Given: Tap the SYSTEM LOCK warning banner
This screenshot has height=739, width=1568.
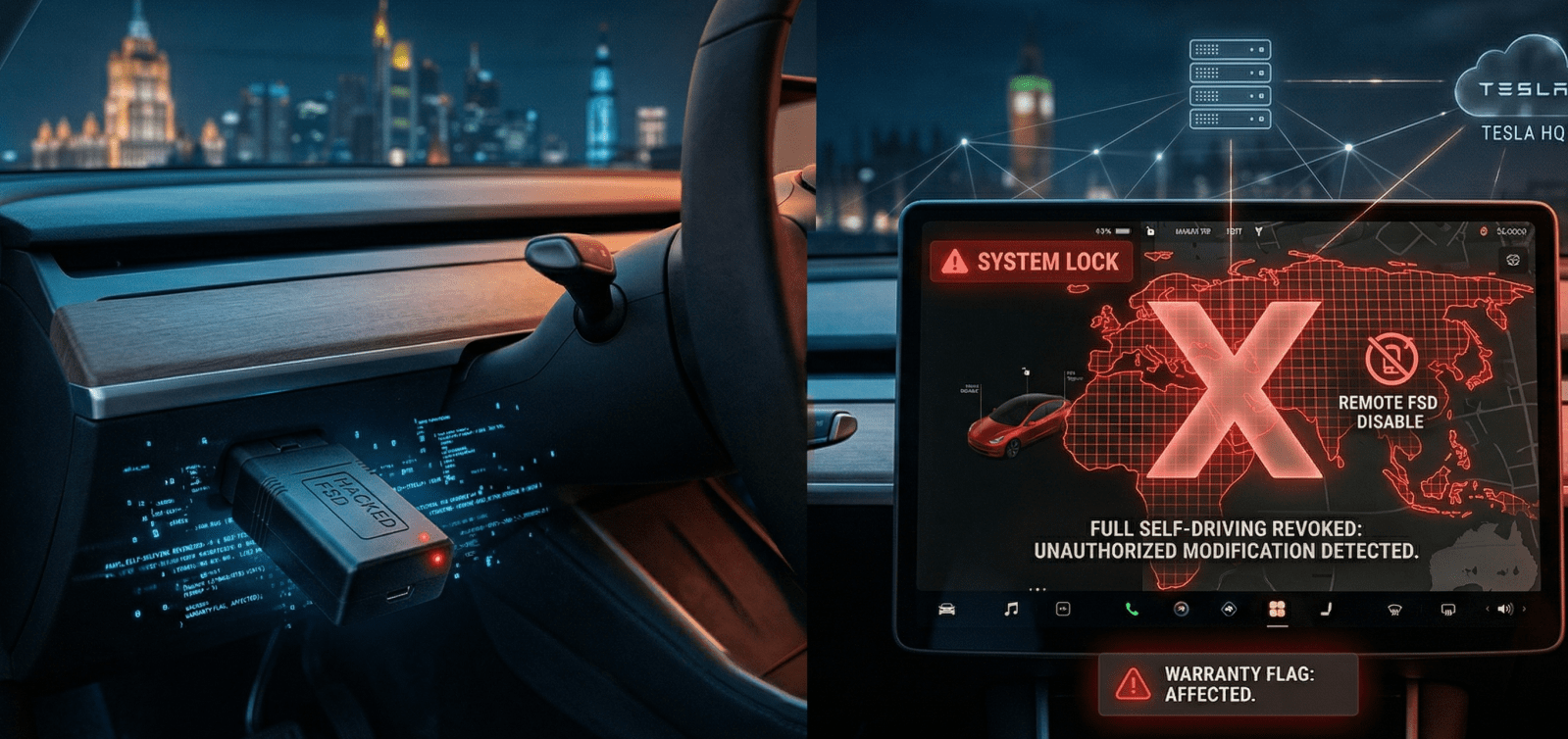Looking at the screenshot, I should [x=1031, y=262].
